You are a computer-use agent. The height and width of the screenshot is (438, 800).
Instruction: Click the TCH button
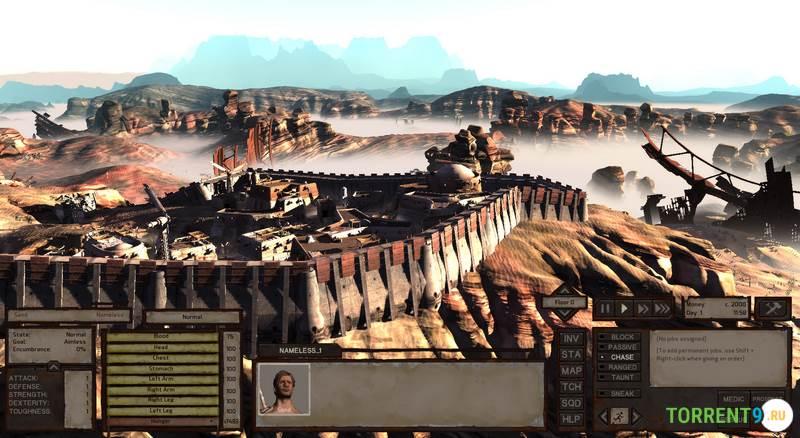tap(571, 386)
